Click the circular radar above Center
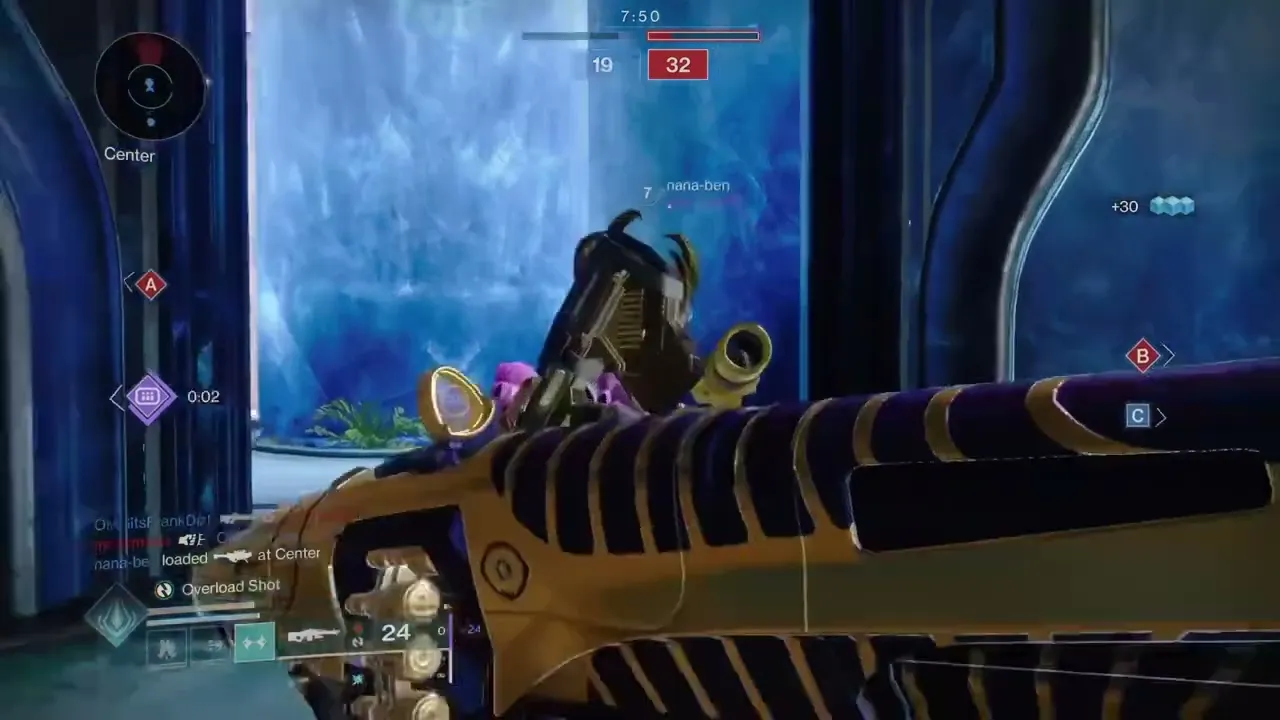Image resolution: width=1280 pixels, height=720 pixels. click(150, 87)
